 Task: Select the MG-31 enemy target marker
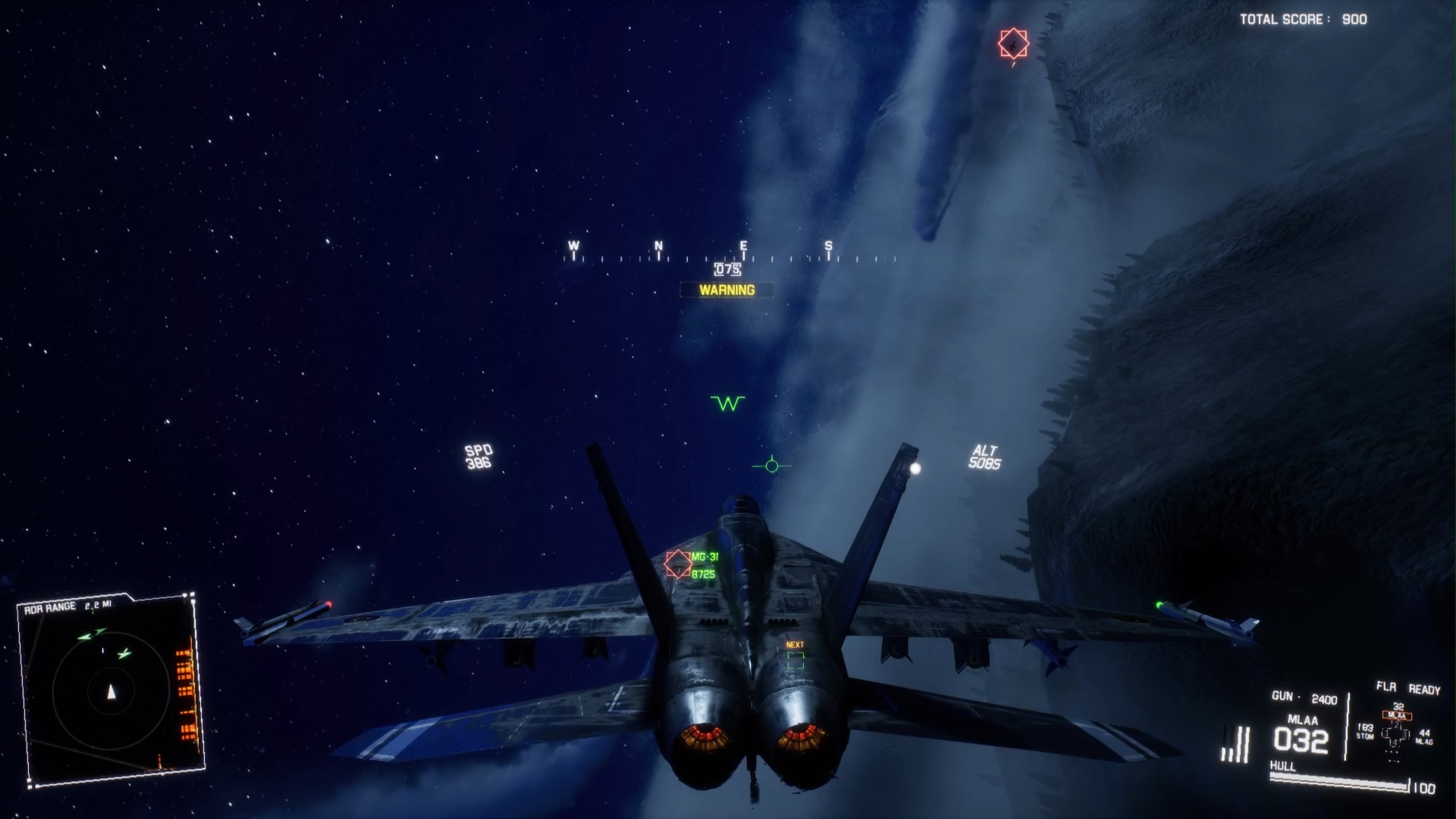pos(677,564)
